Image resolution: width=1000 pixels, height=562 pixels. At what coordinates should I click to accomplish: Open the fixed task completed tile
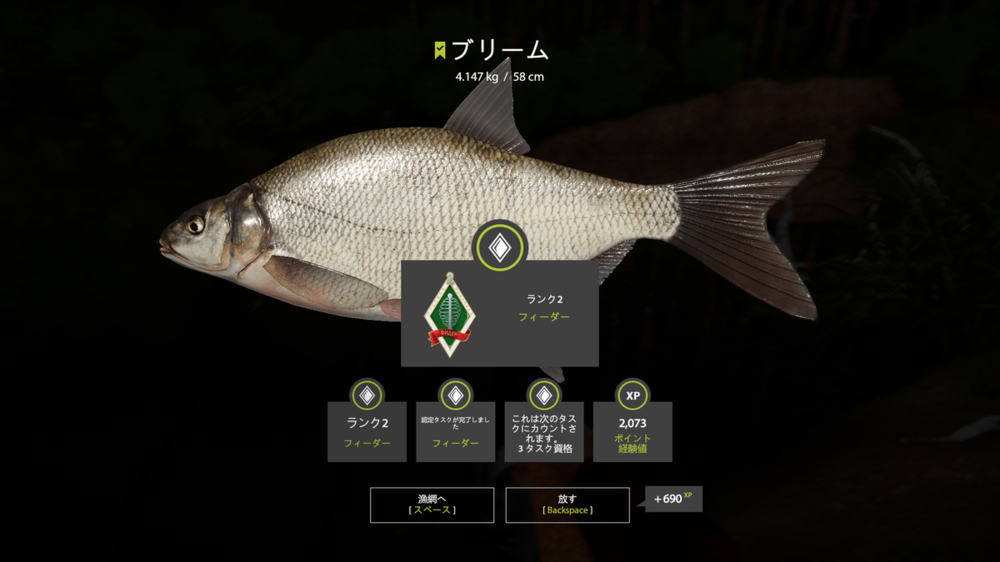point(455,431)
